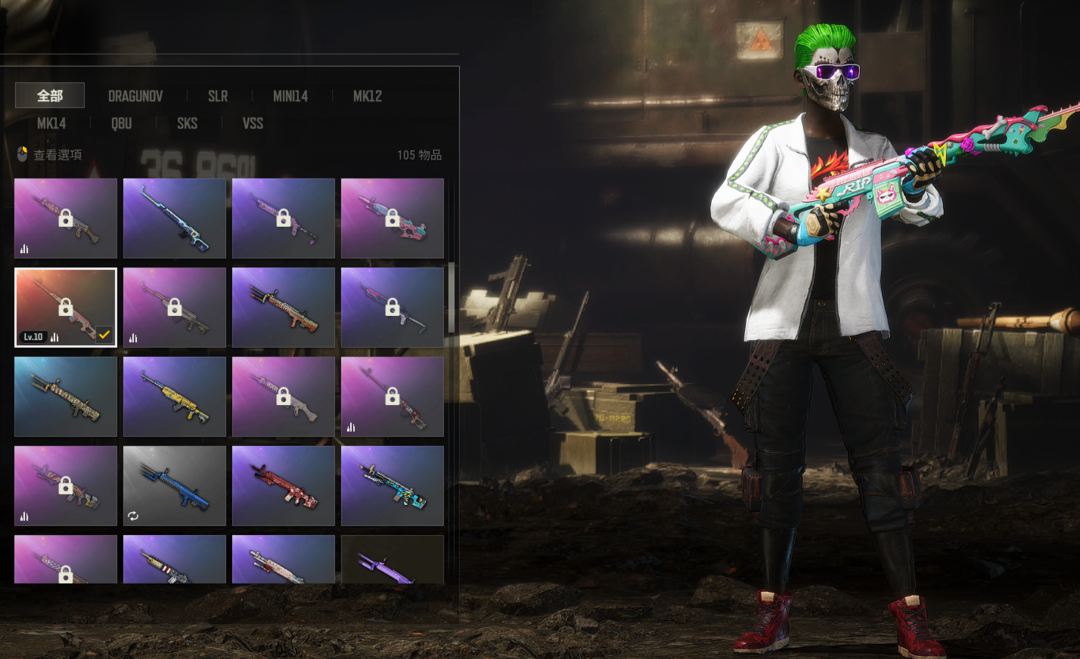Switch to the MK14 tab
1080x659 pixels.
click(x=51, y=123)
